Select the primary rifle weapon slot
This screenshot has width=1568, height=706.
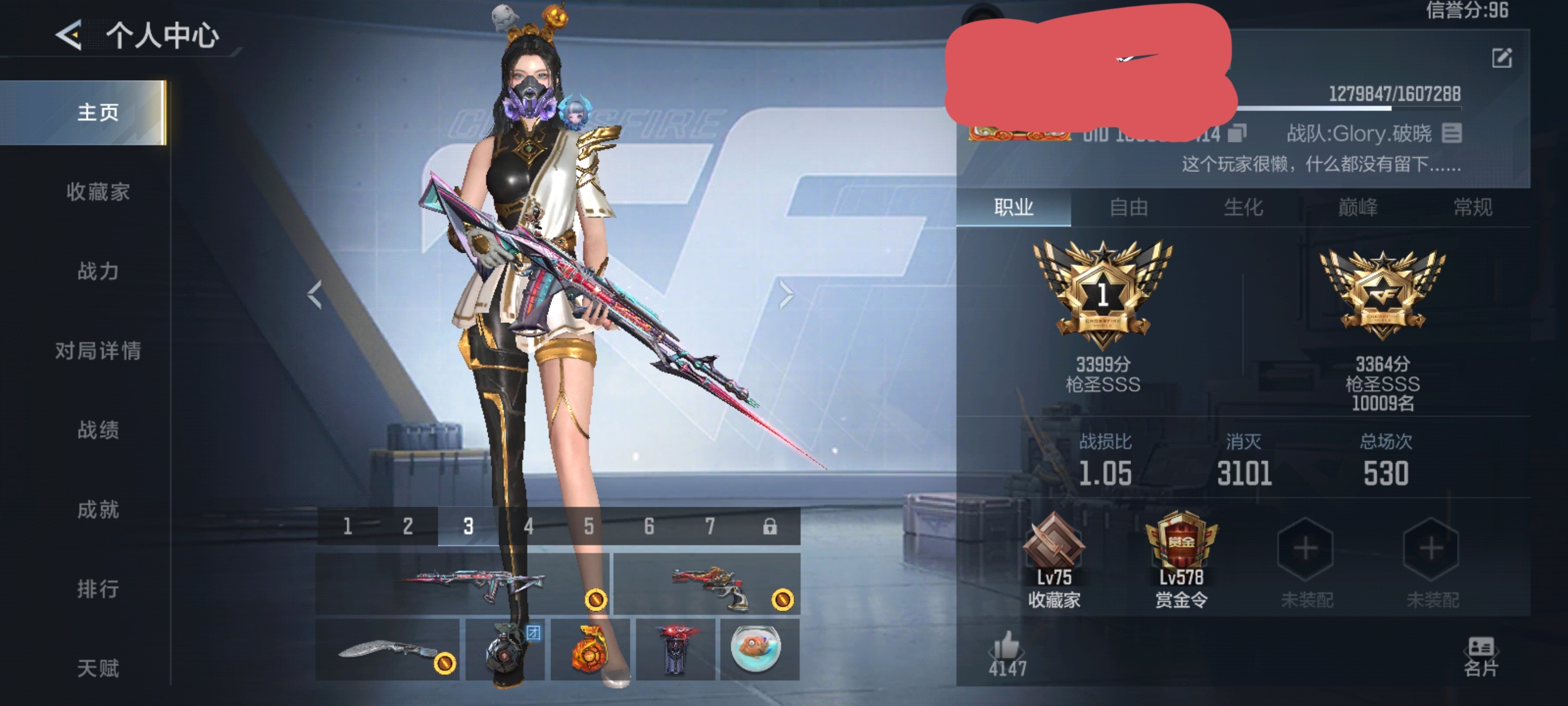coord(463,583)
